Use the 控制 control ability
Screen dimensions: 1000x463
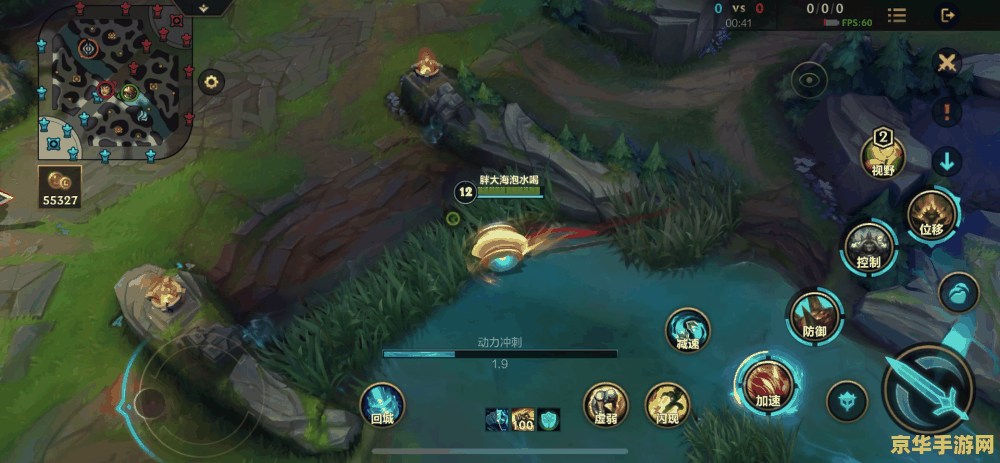[x=866, y=245]
